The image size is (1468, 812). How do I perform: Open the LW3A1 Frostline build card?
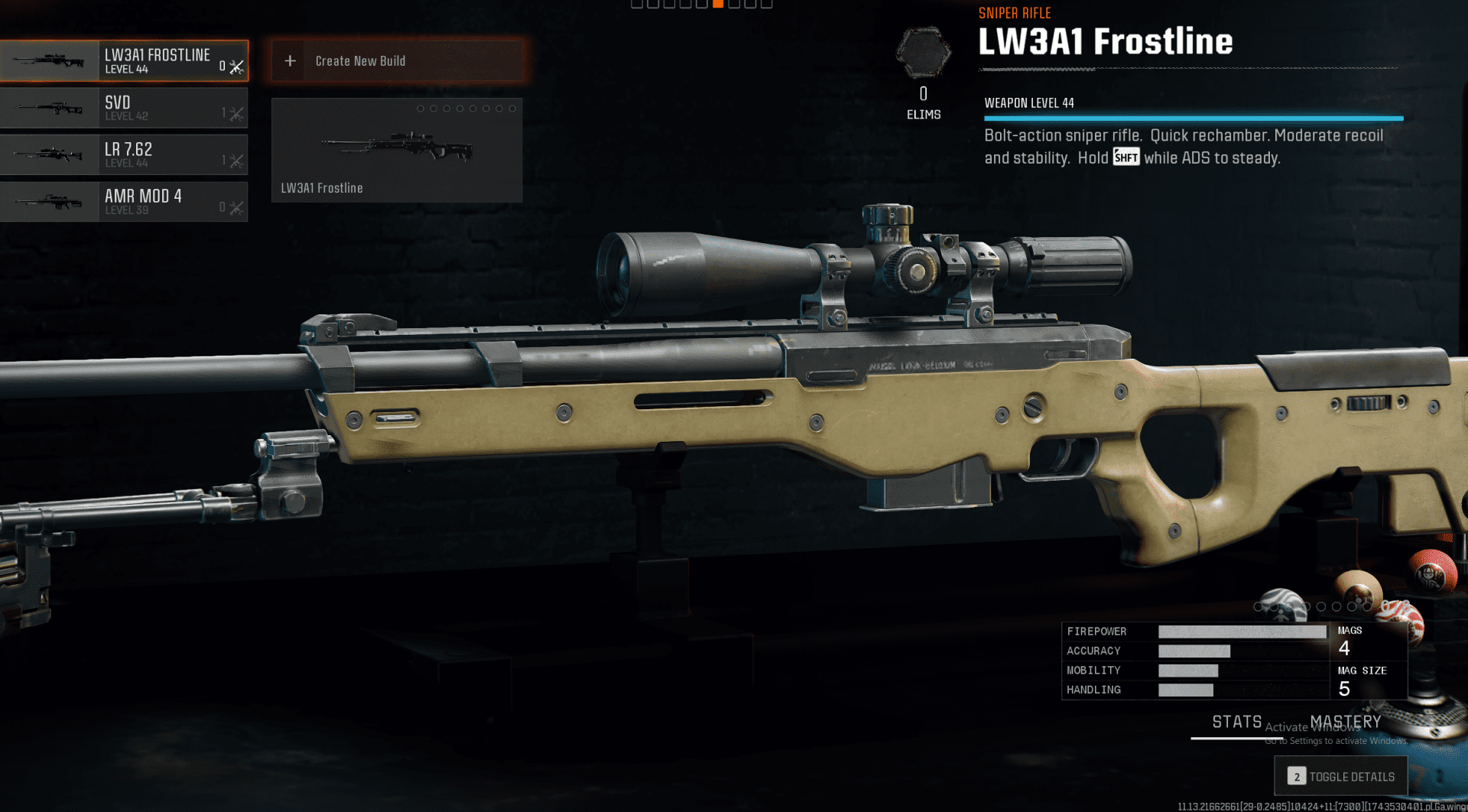tap(397, 151)
